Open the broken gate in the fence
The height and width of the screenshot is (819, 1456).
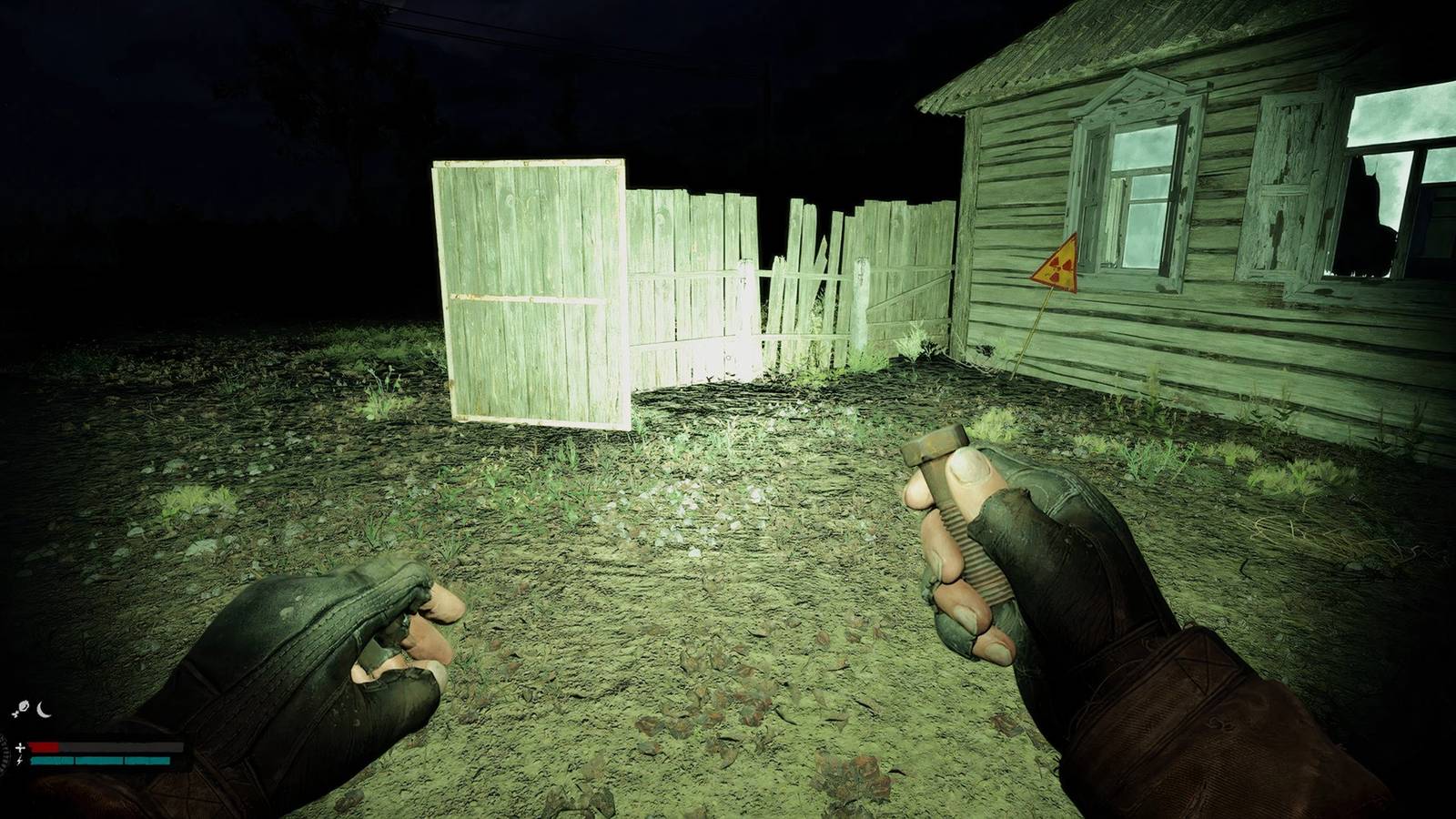801,273
